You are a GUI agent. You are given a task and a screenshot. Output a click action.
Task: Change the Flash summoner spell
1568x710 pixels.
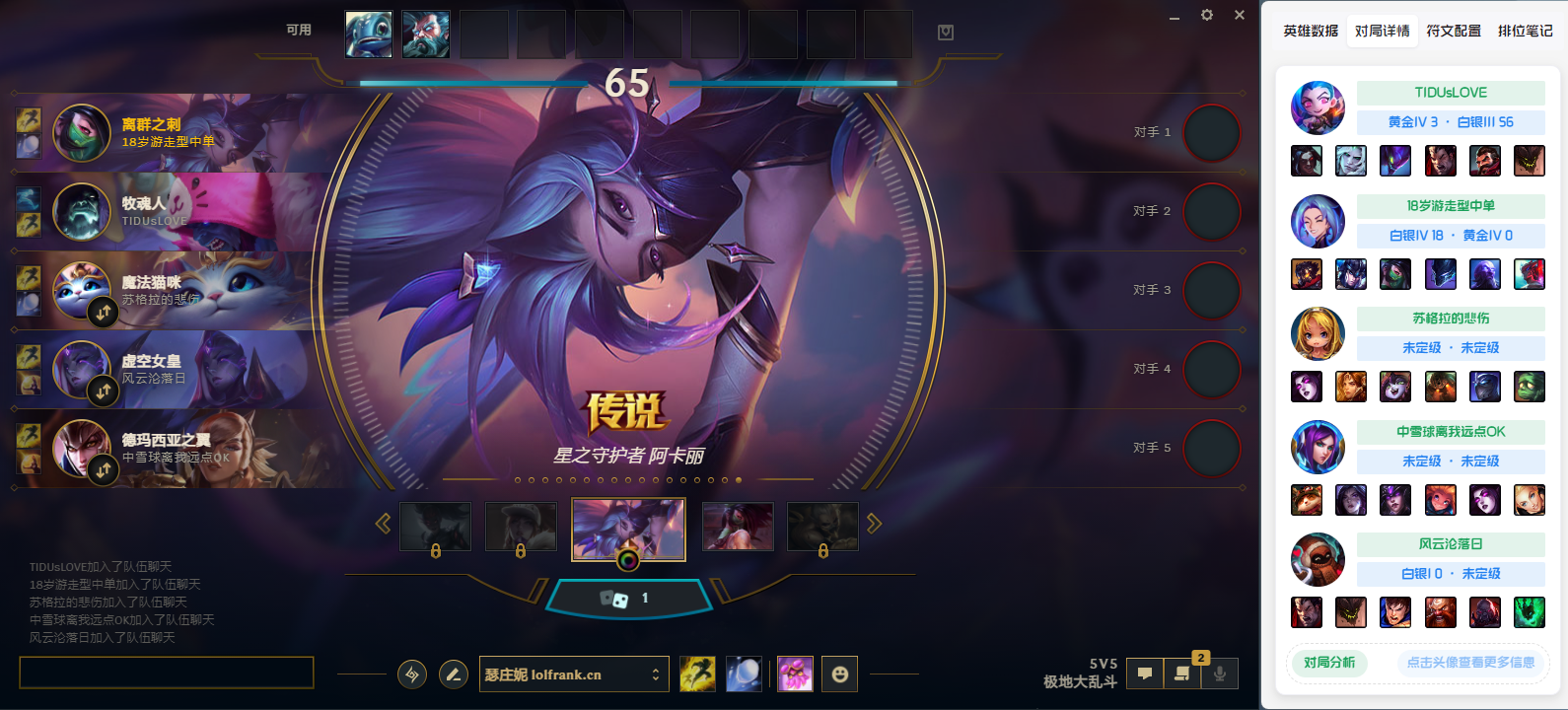(x=697, y=674)
